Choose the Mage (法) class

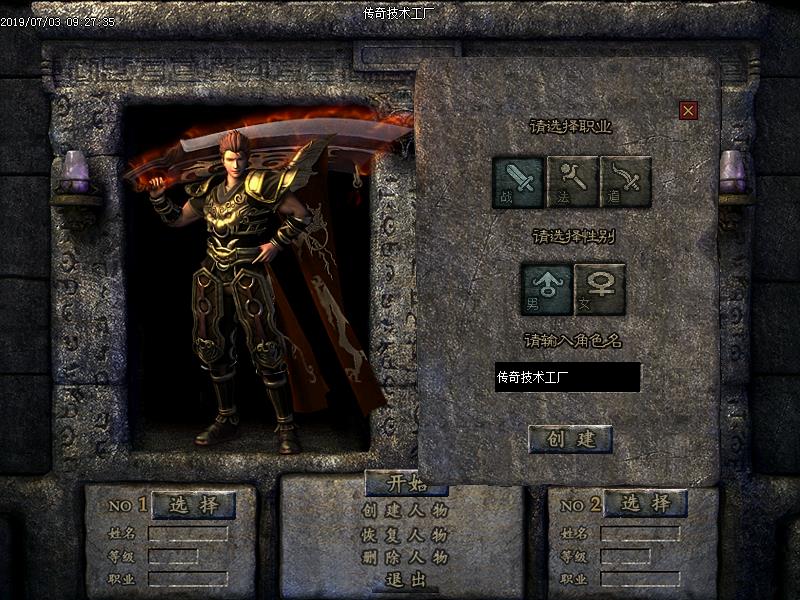point(572,181)
